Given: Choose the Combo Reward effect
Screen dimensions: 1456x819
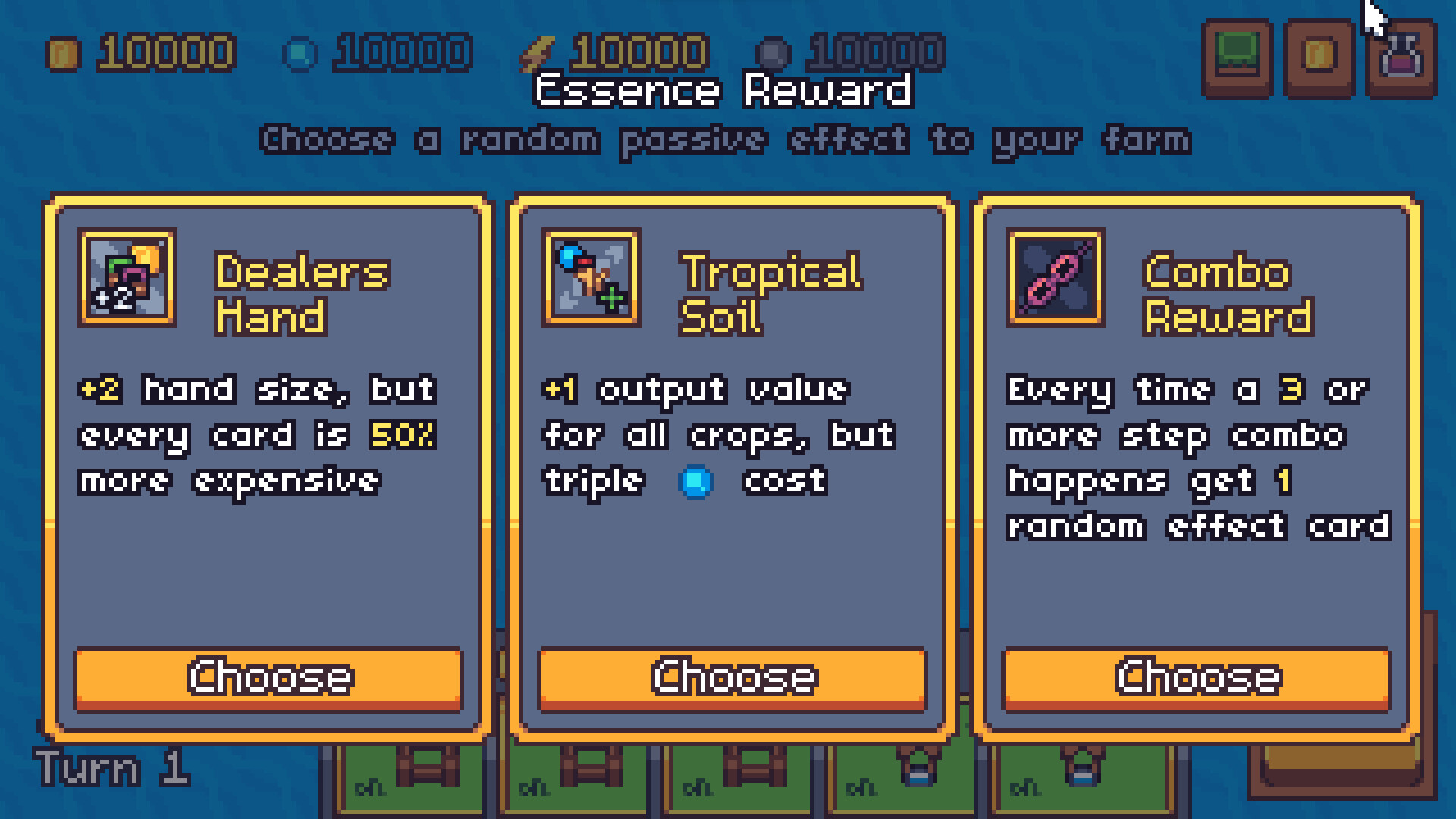Looking at the screenshot, I should 1197,678.
